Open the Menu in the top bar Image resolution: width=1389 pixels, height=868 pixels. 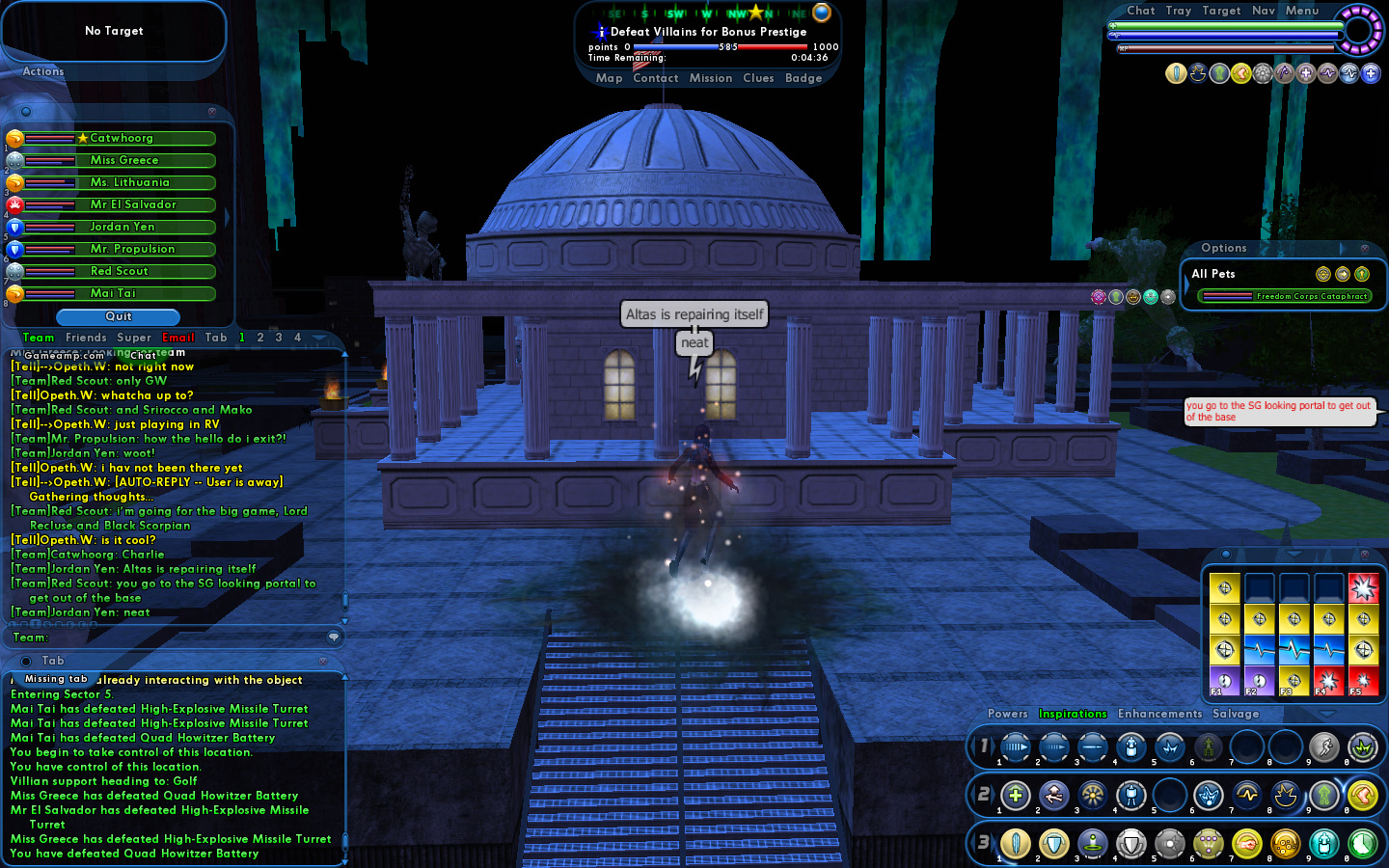click(1302, 11)
